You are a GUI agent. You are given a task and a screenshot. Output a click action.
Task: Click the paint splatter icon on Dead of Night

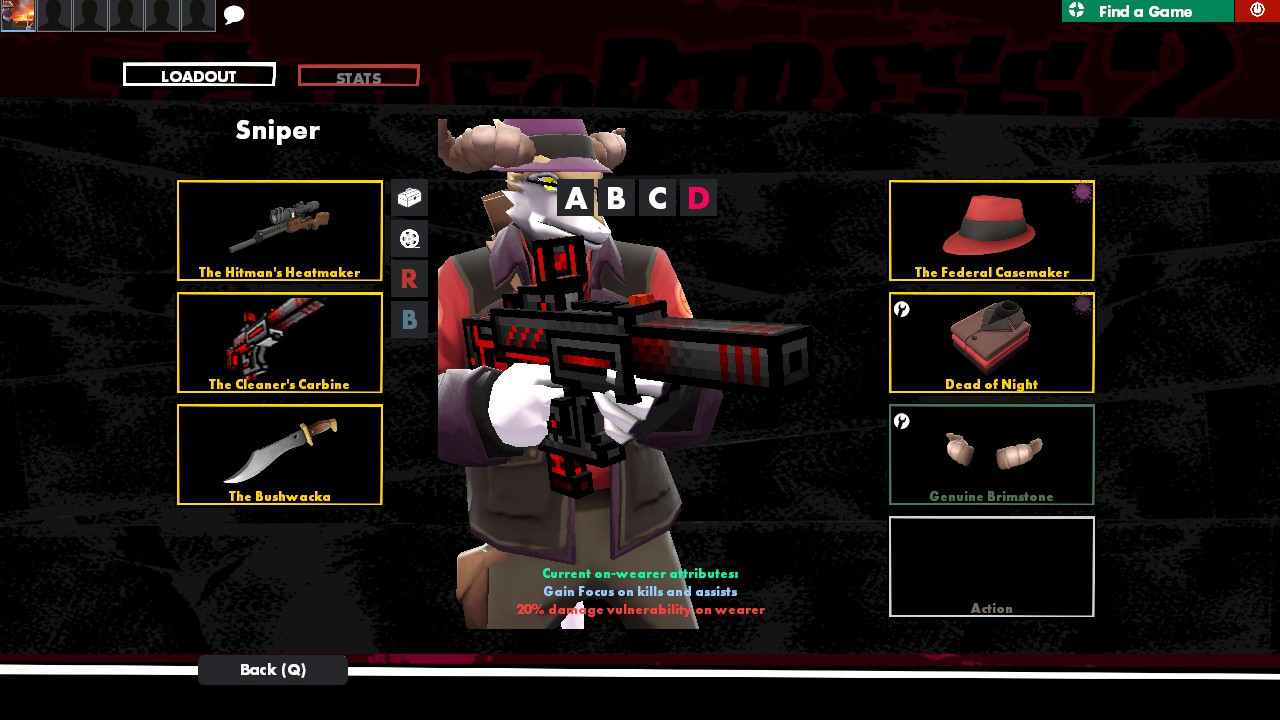pos(1081,305)
